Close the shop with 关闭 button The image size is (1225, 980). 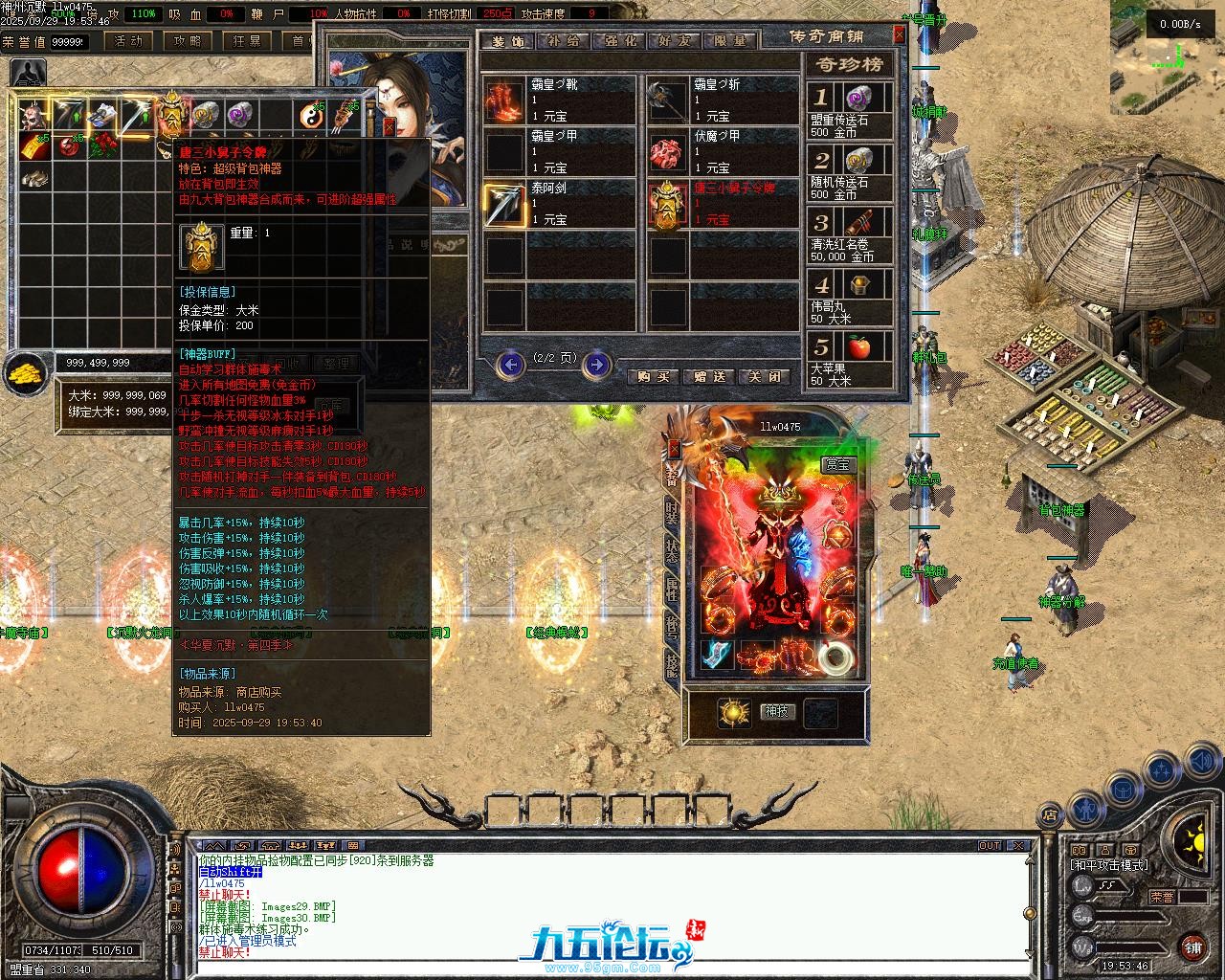765,377
